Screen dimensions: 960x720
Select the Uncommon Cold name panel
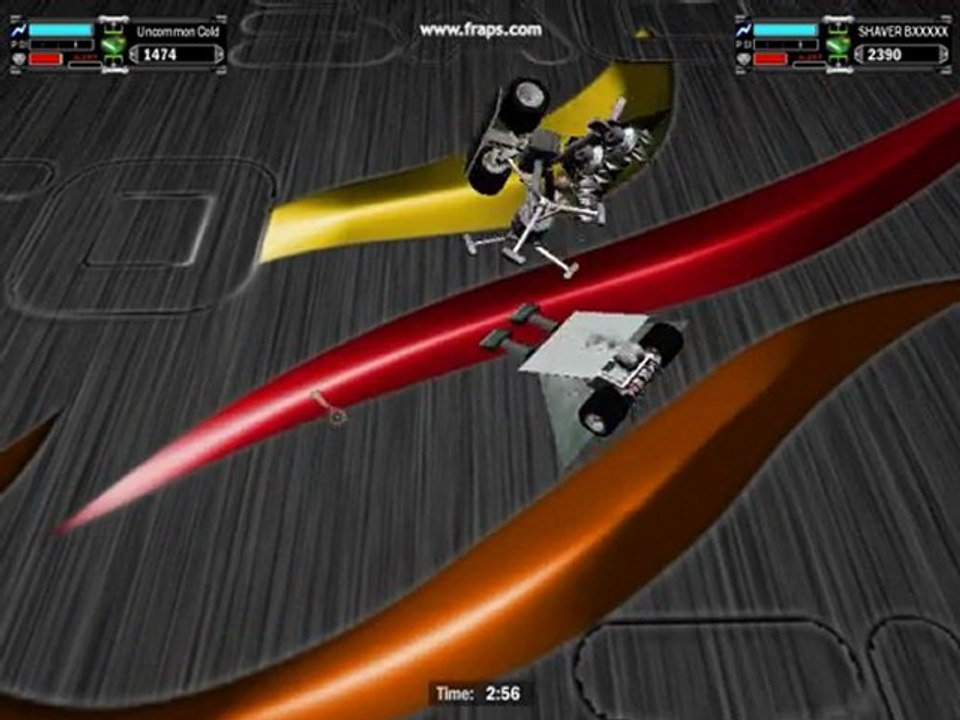[x=176, y=32]
